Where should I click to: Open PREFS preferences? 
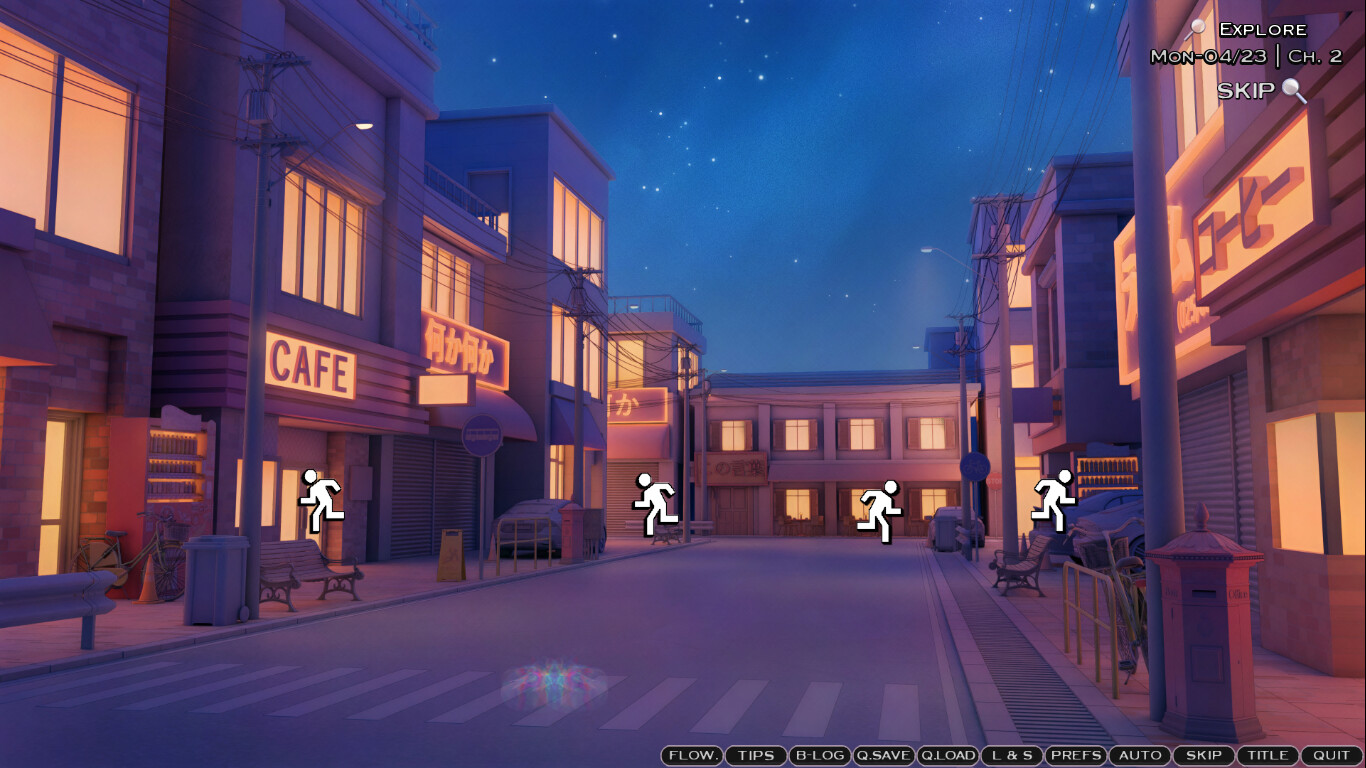coord(1076,756)
